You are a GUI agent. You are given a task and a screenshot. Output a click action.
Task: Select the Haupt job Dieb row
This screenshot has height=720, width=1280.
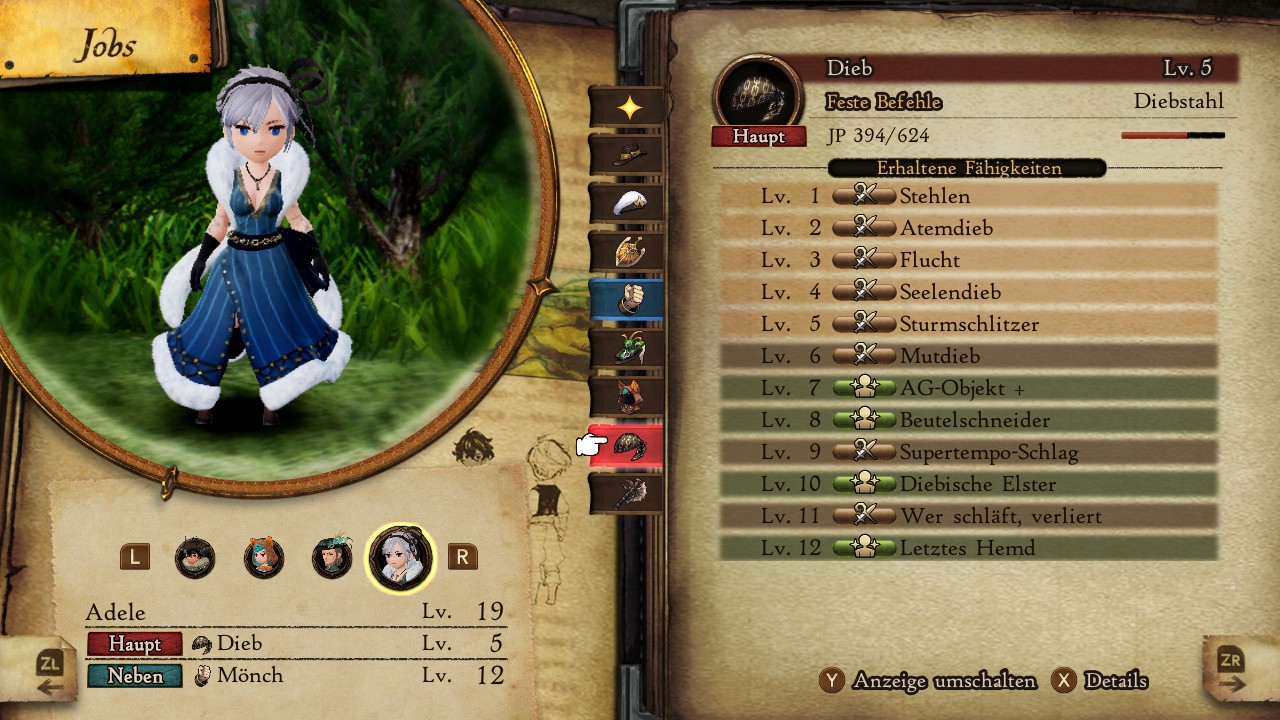[x=296, y=643]
